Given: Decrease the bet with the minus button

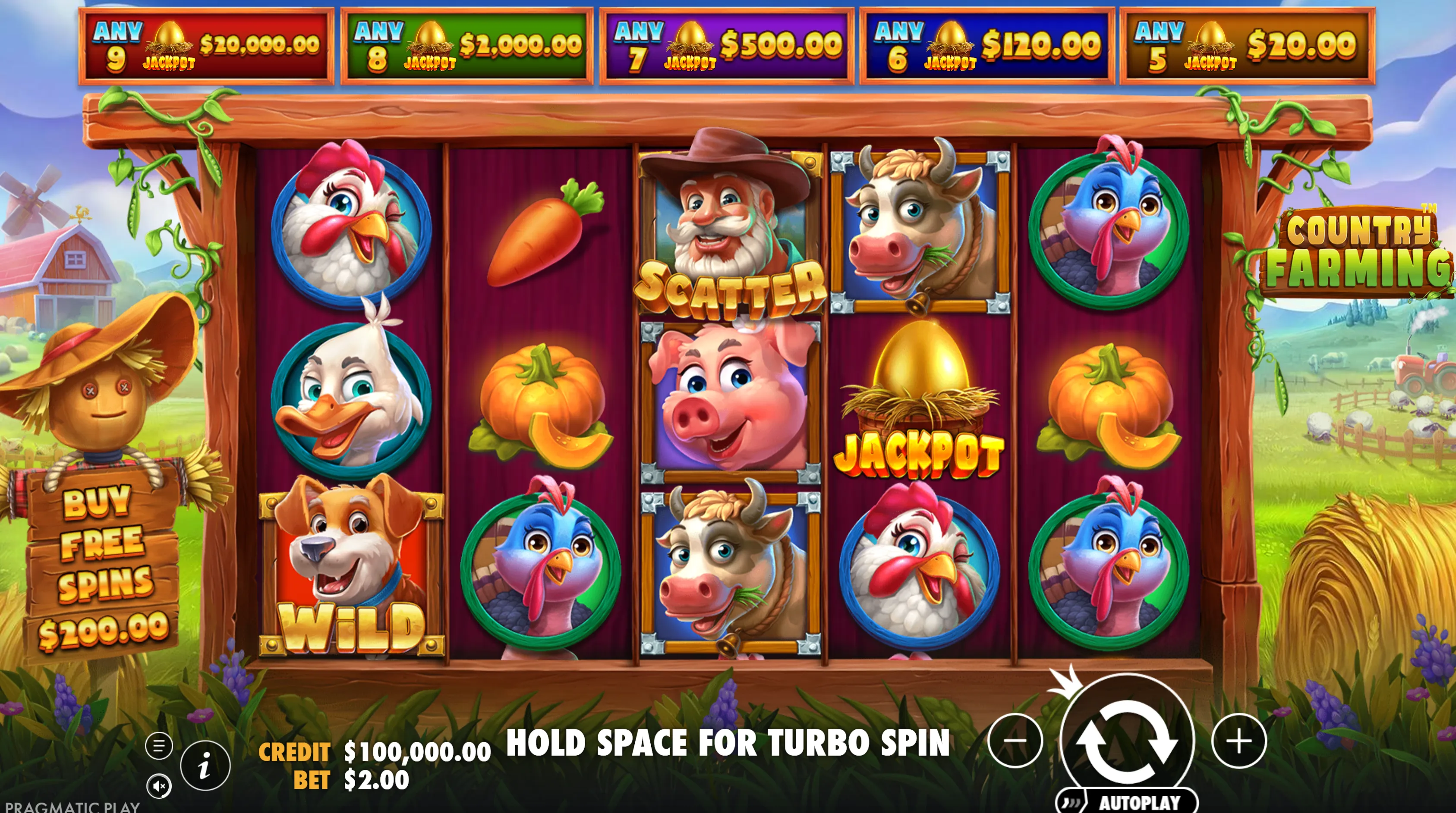Looking at the screenshot, I should pos(1015,741).
